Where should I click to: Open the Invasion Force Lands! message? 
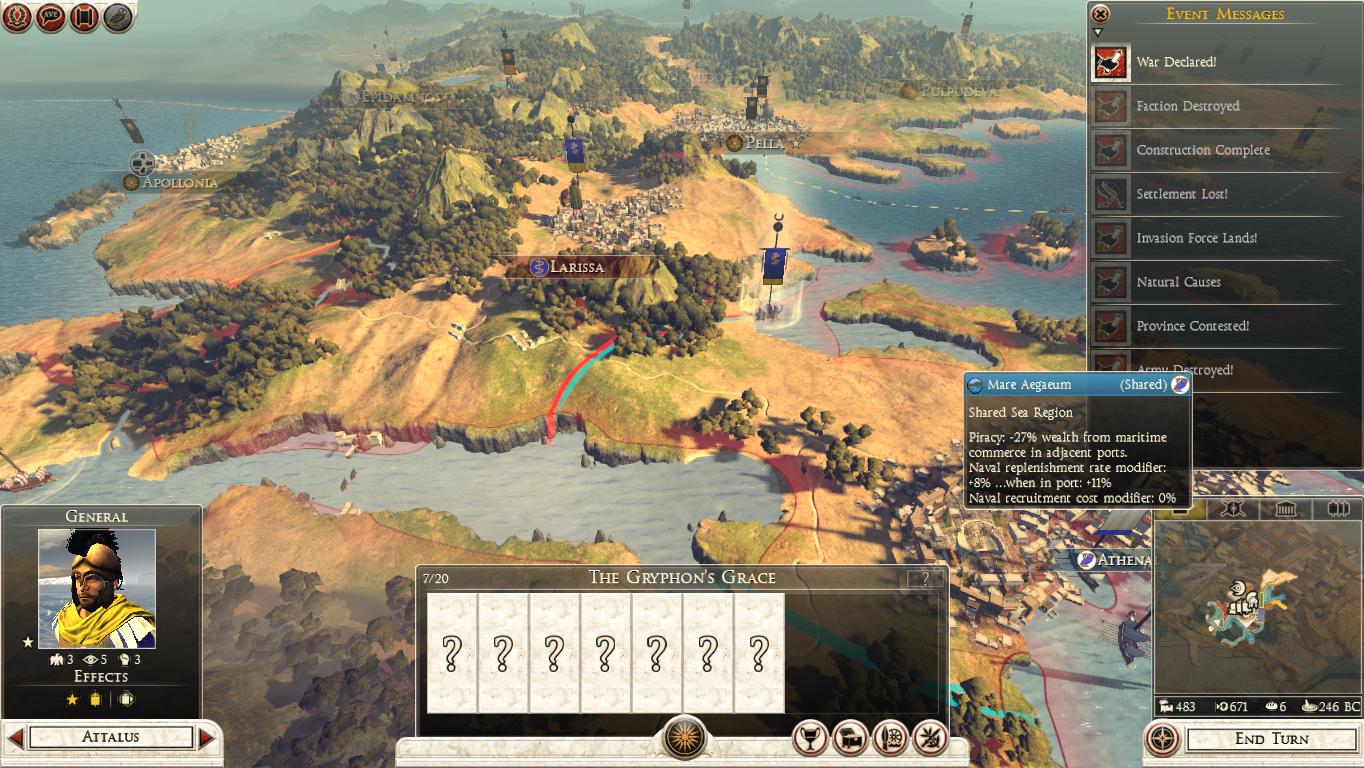(1196, 238)
